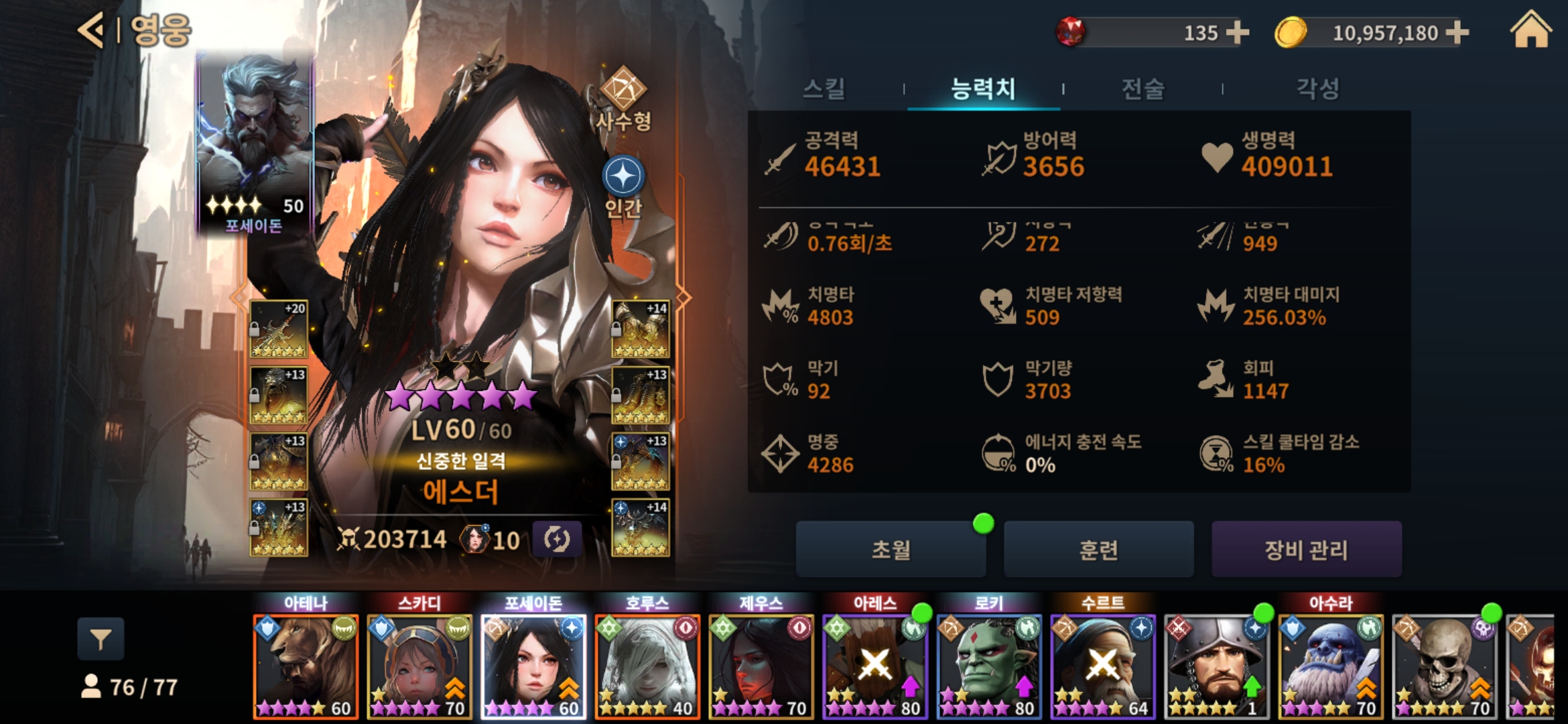The image size is (1568, 724).
Task: Show the 각성 tab
Action: pos(1317,88)
